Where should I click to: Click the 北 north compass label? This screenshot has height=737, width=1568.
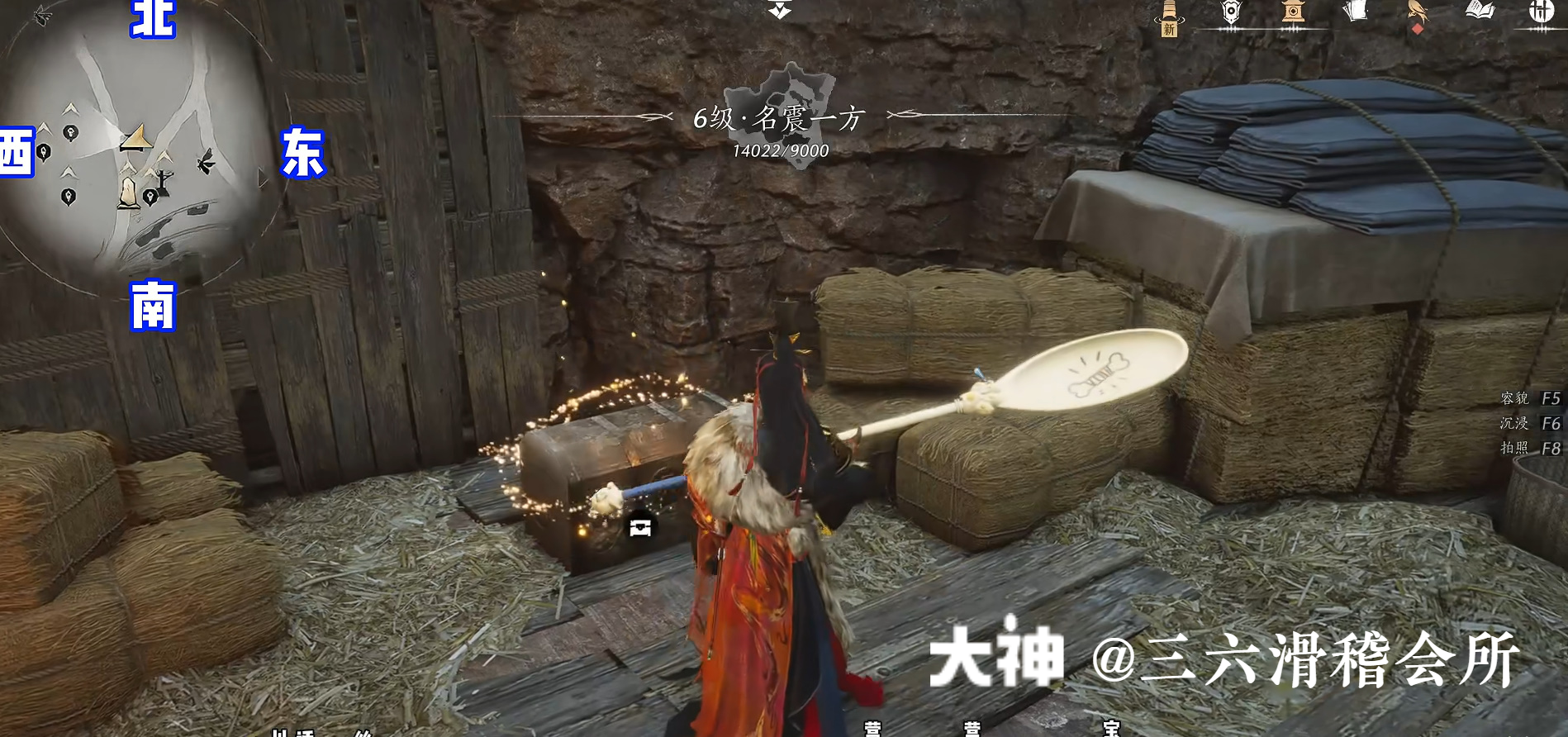153,18
